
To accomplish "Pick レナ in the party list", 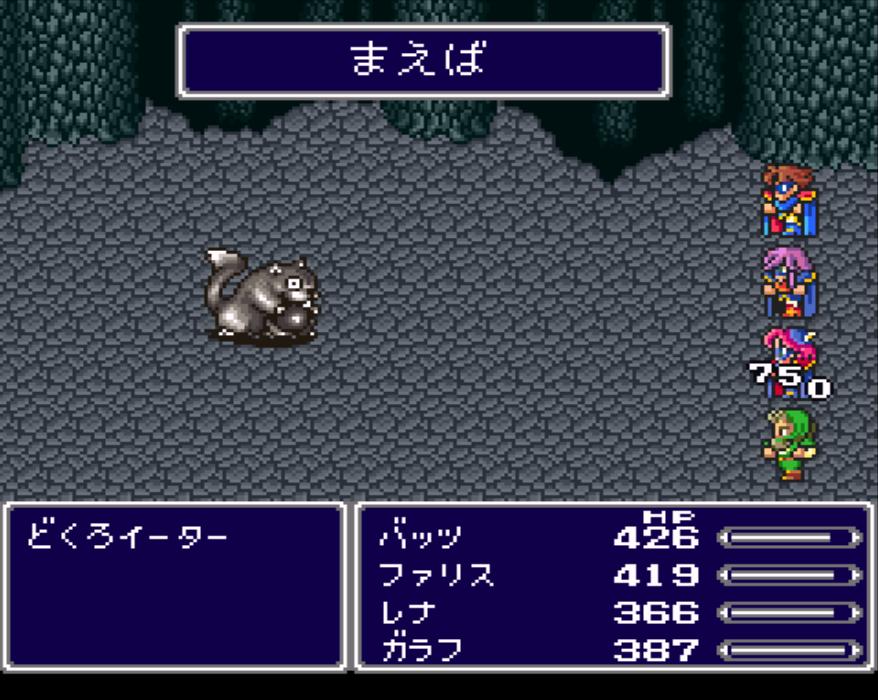I will tap(408, 612).
